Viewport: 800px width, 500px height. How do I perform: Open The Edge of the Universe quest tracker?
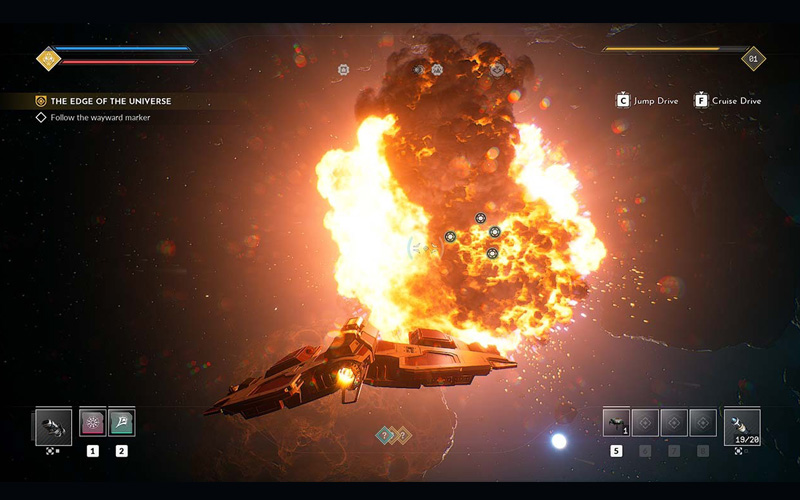[110, 101]
